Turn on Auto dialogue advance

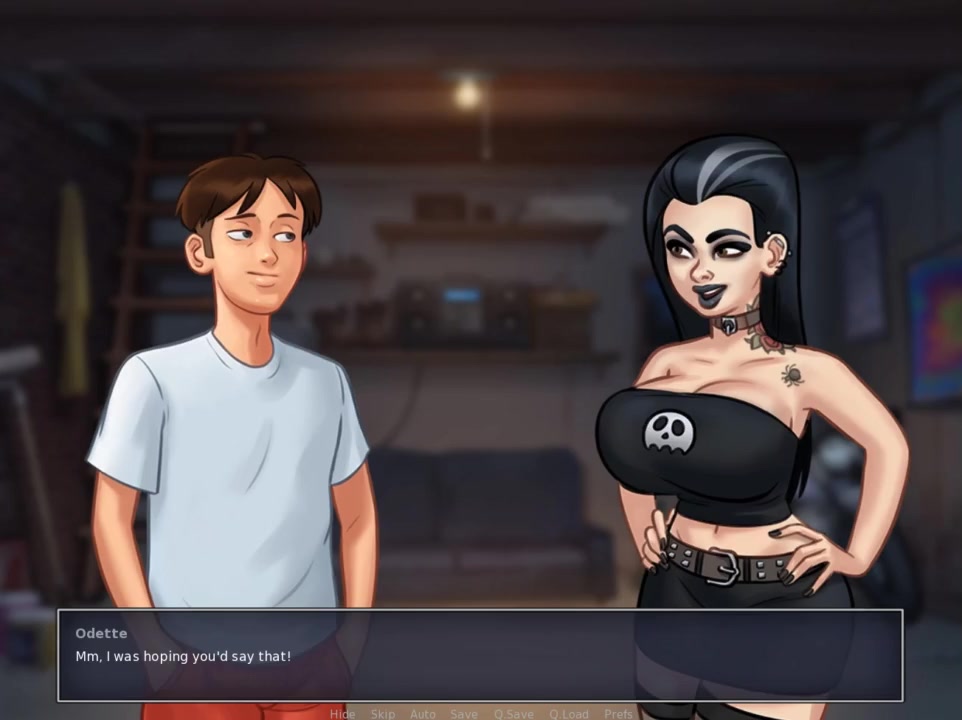click(422, 714)
